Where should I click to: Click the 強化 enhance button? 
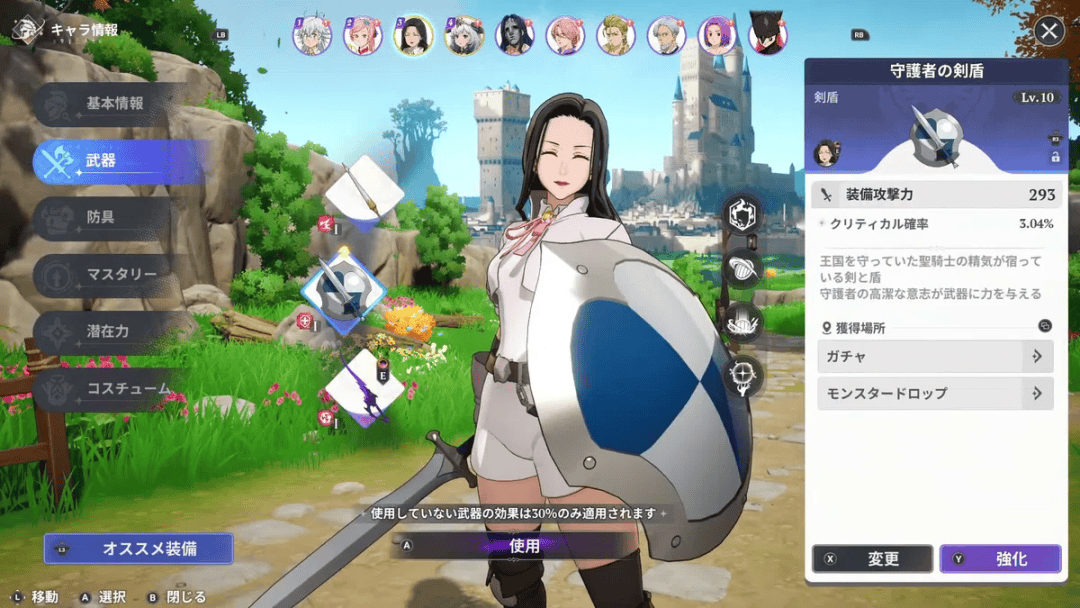point(1000,559)
